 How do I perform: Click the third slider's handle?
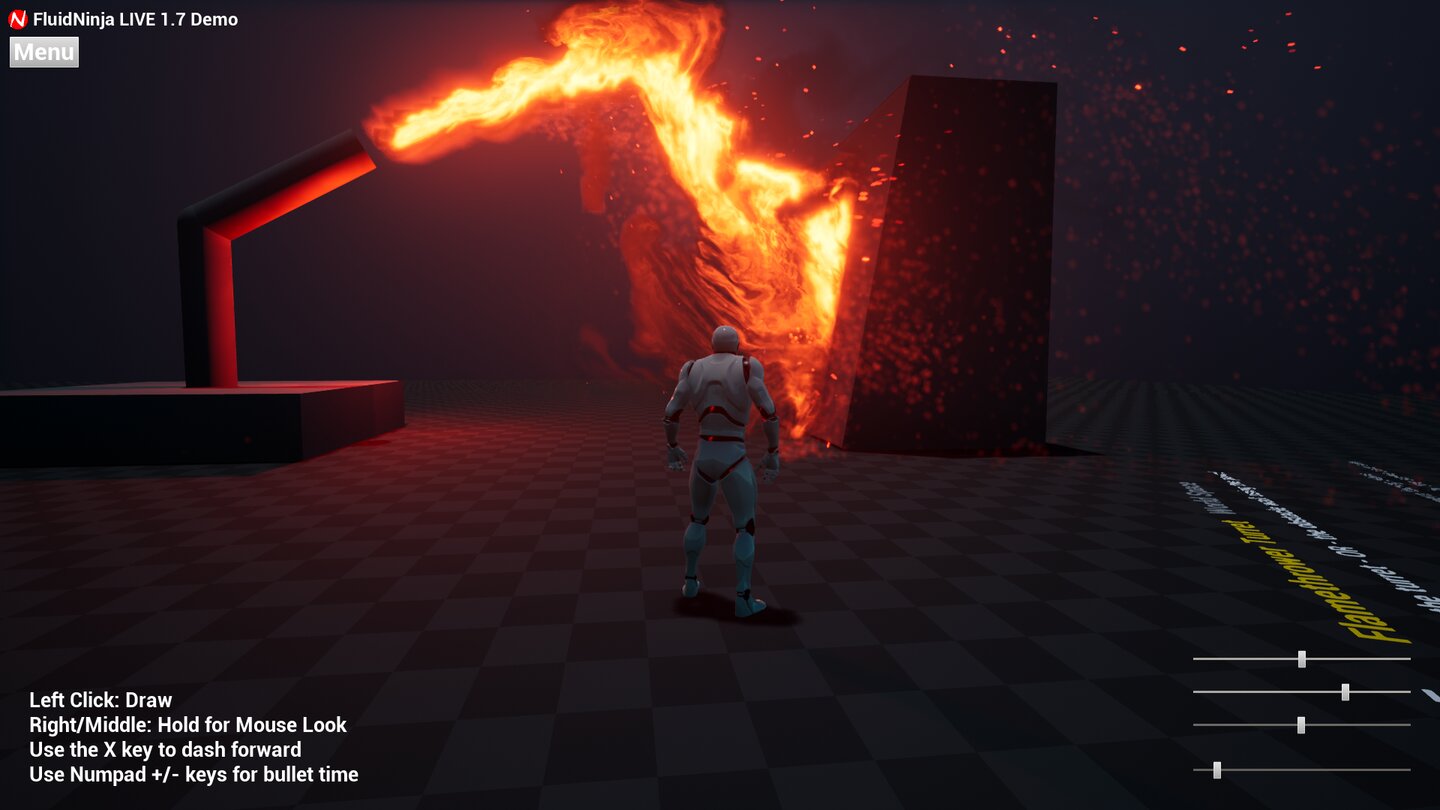pos(1301,726)
